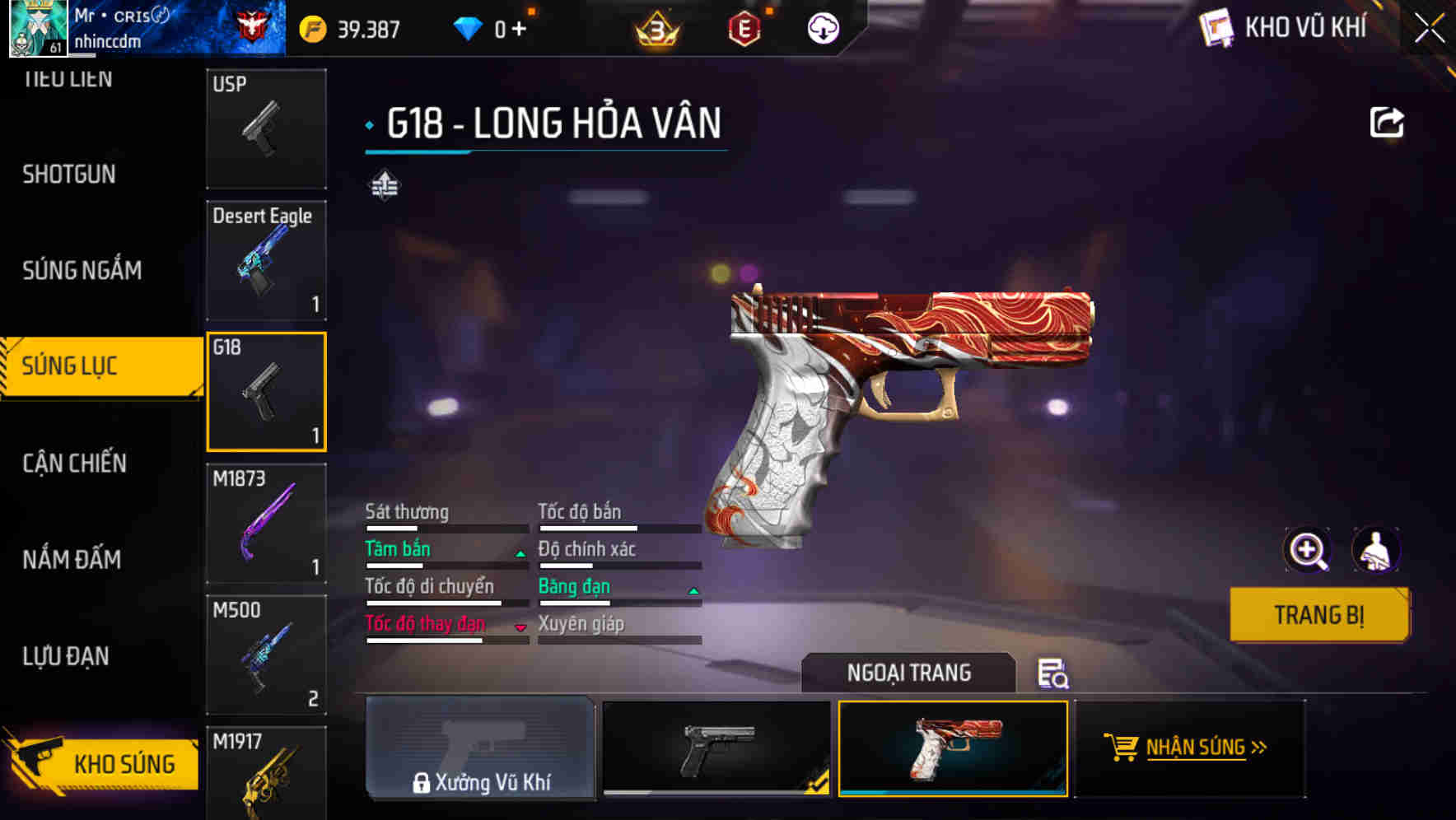Open skin details icon beside NGOẠI TRANG
This screenshot has height=820, width=1456.
tap(1052, 673)
